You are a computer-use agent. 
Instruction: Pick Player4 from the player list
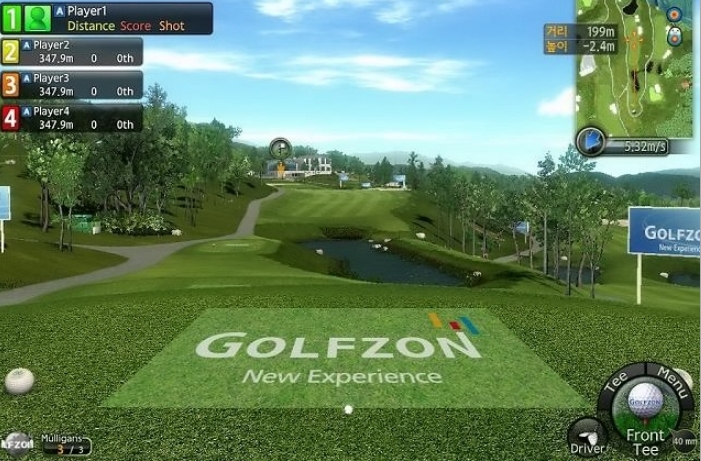(72, 118)
